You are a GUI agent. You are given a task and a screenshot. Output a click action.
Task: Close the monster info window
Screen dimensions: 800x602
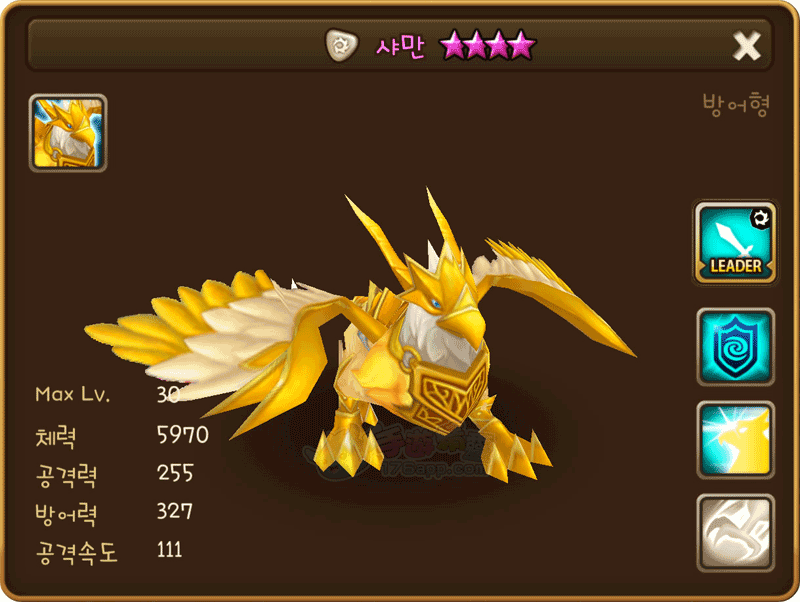[747, 45]
